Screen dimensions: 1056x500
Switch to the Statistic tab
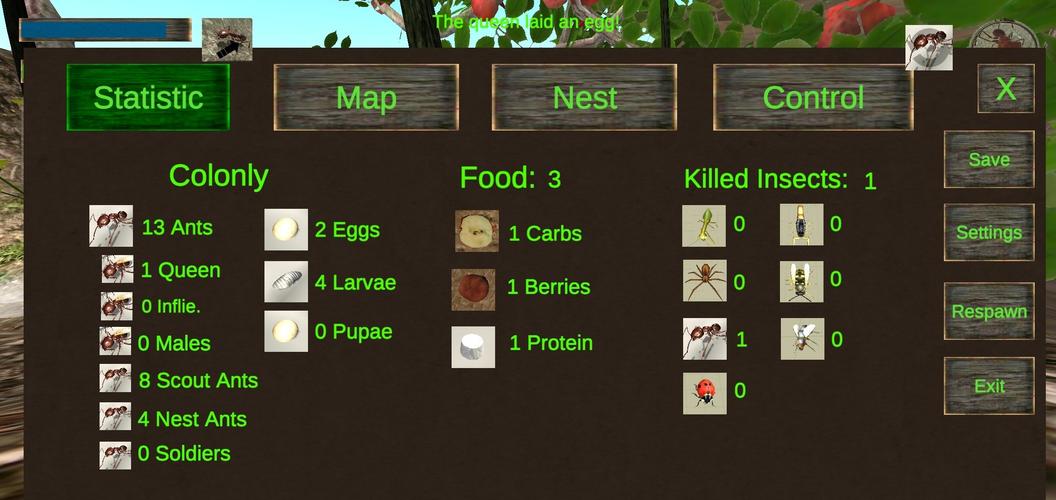coord(148,97)
